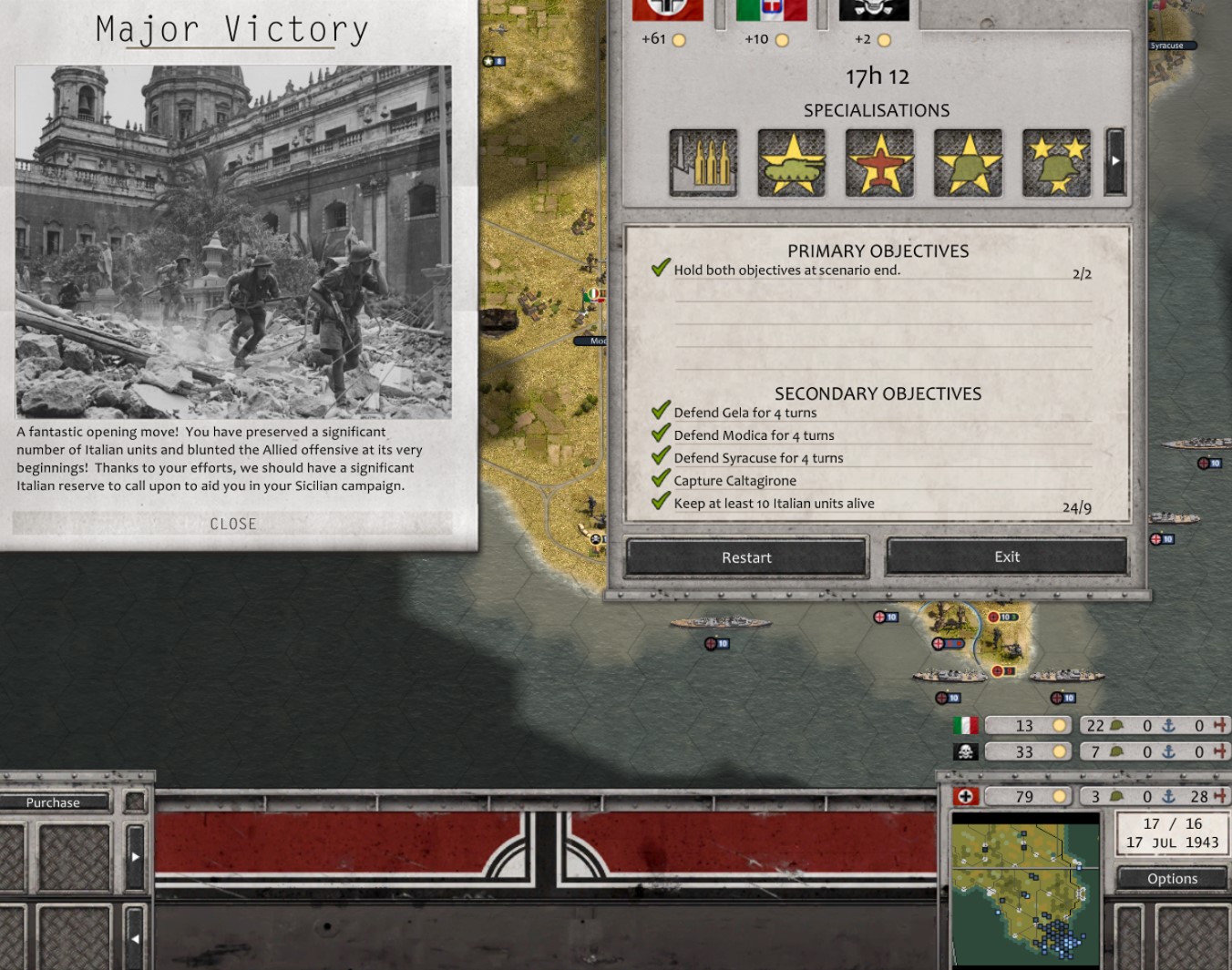Select the tank star specialisation icon
The image size is (1232, 970).
[791, 162]
